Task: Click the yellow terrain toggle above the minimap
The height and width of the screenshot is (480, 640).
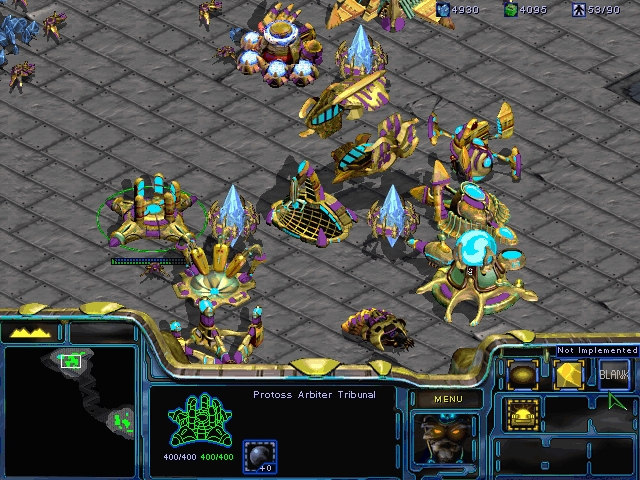Action: tap(32, 332)
